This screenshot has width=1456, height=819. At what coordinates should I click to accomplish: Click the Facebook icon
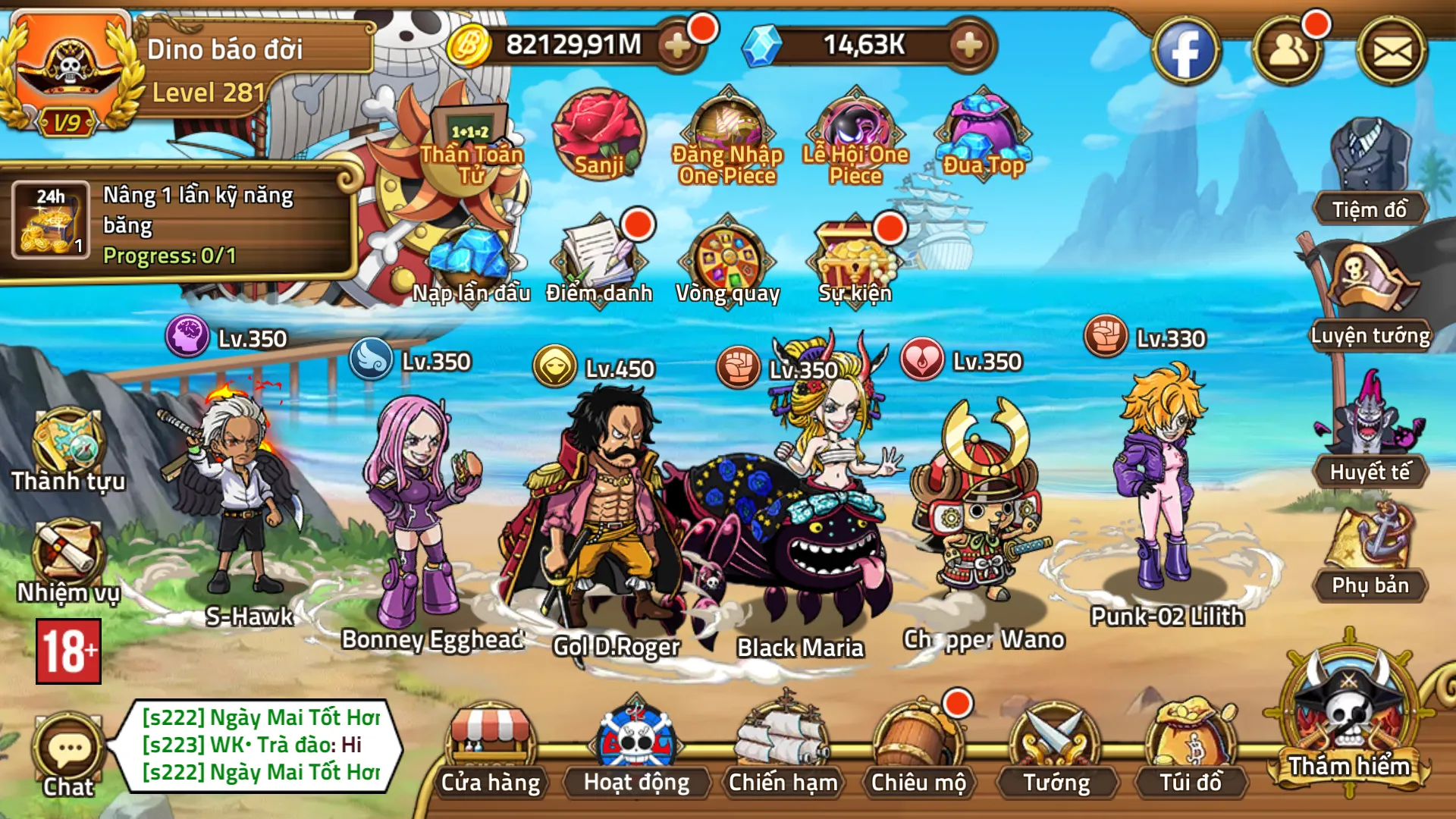(x=1185, y=52)
